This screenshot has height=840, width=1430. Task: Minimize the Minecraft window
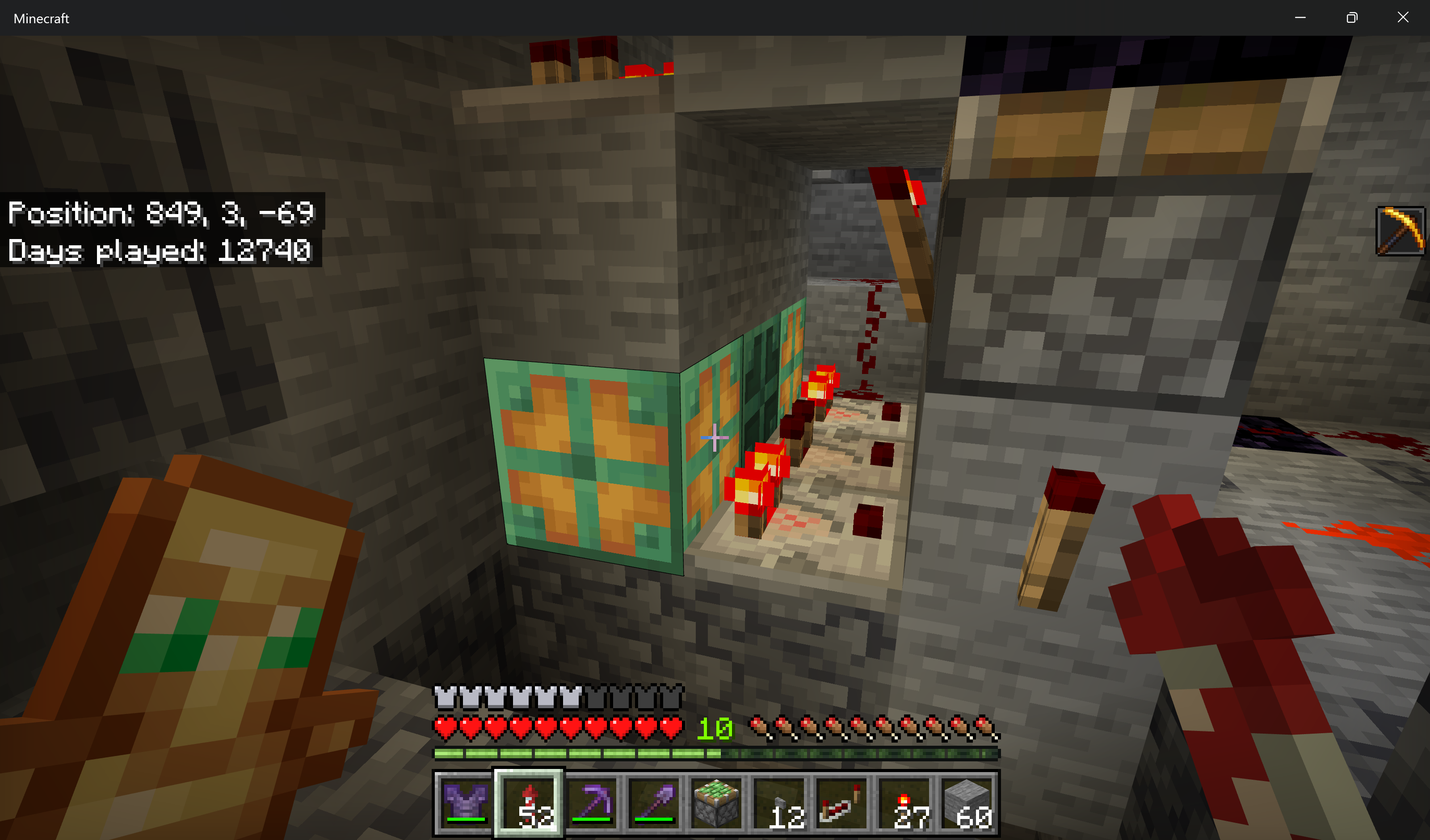pos(1300,17)
